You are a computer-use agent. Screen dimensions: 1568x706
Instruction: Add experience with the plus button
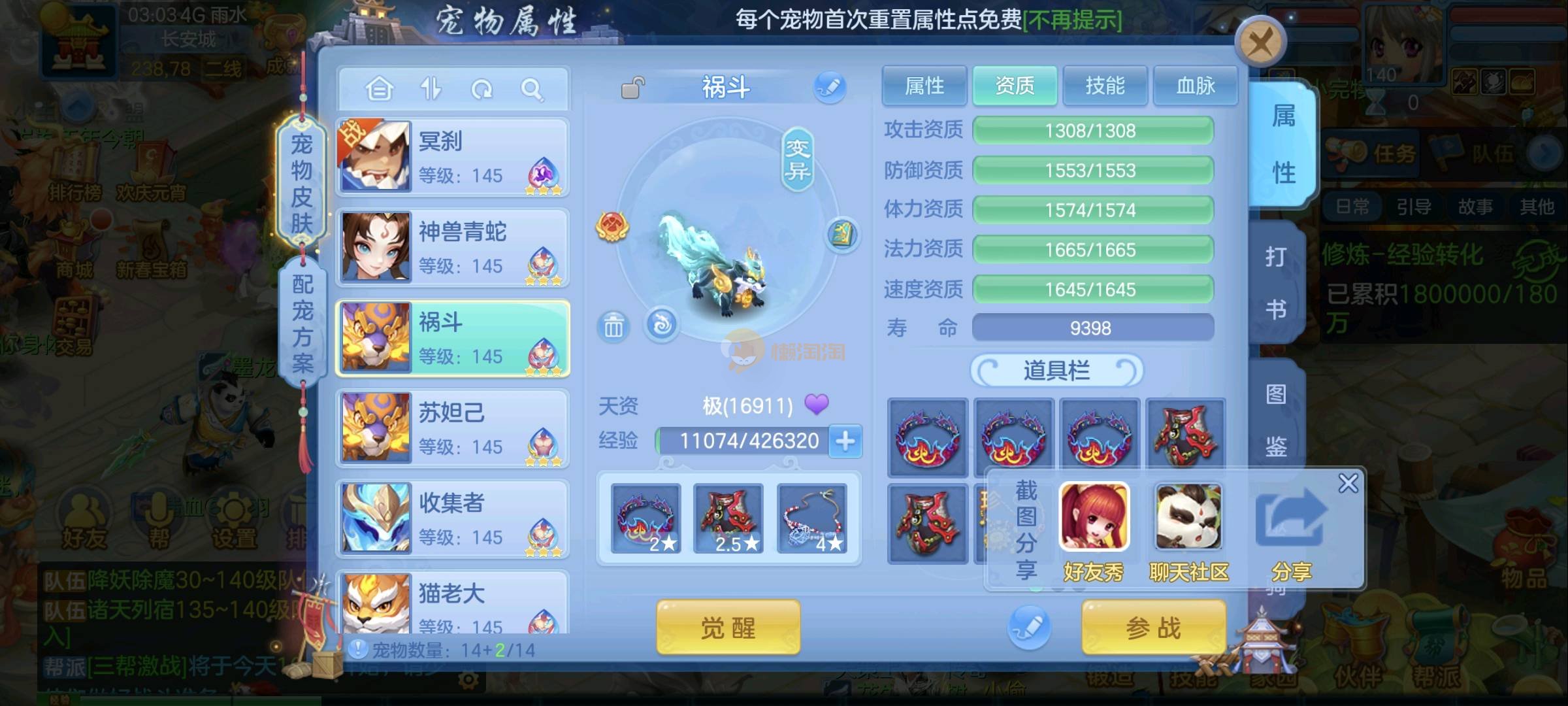(845, 441)
